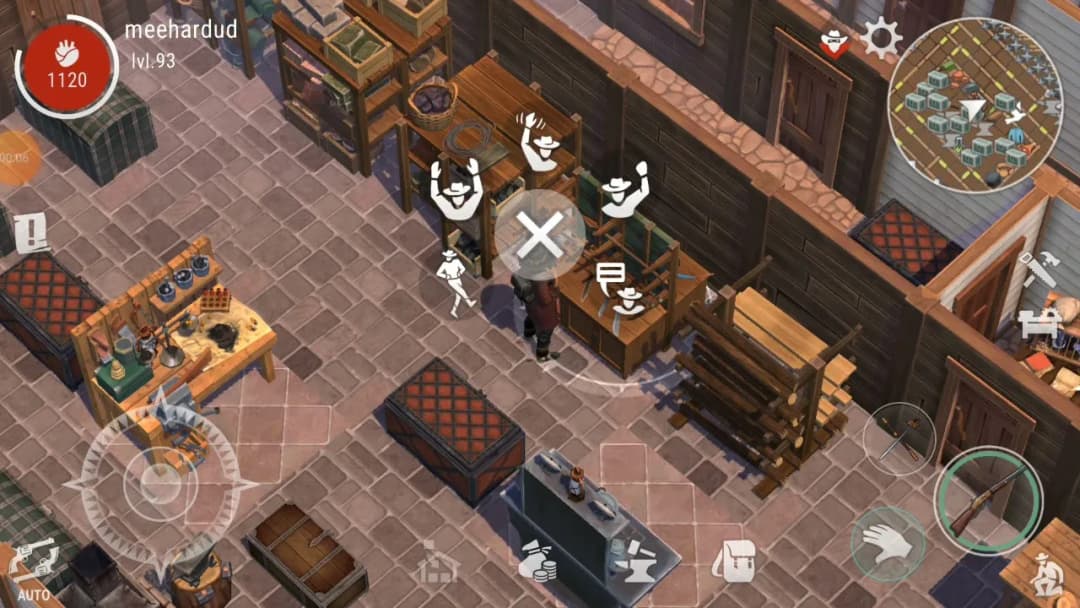This screenshot has width=1080, height=608.
Task: Open the circular minimap
Action: coord(975,103)
